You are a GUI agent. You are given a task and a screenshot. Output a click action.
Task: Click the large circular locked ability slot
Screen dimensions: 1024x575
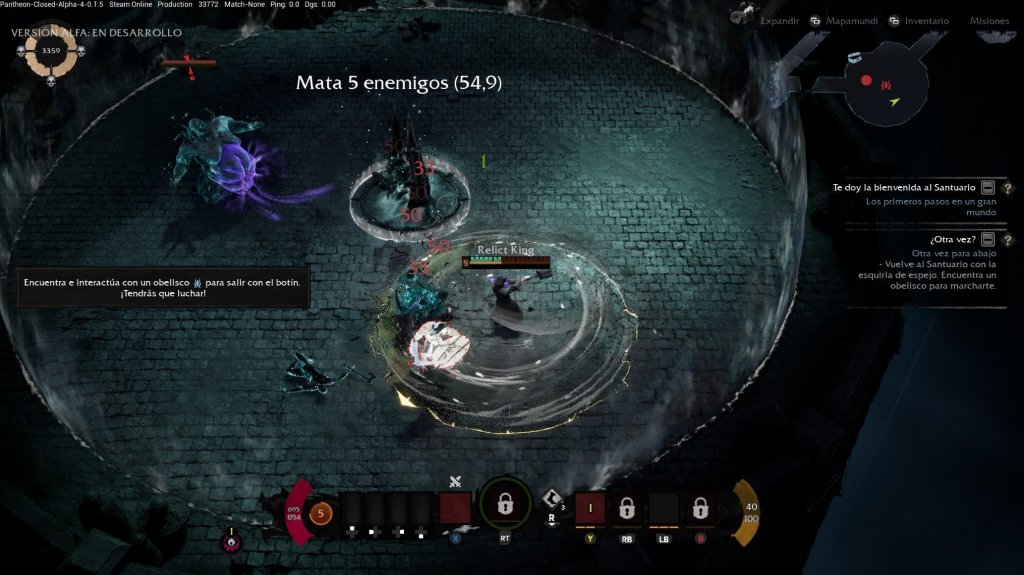(x=505, y=505)
